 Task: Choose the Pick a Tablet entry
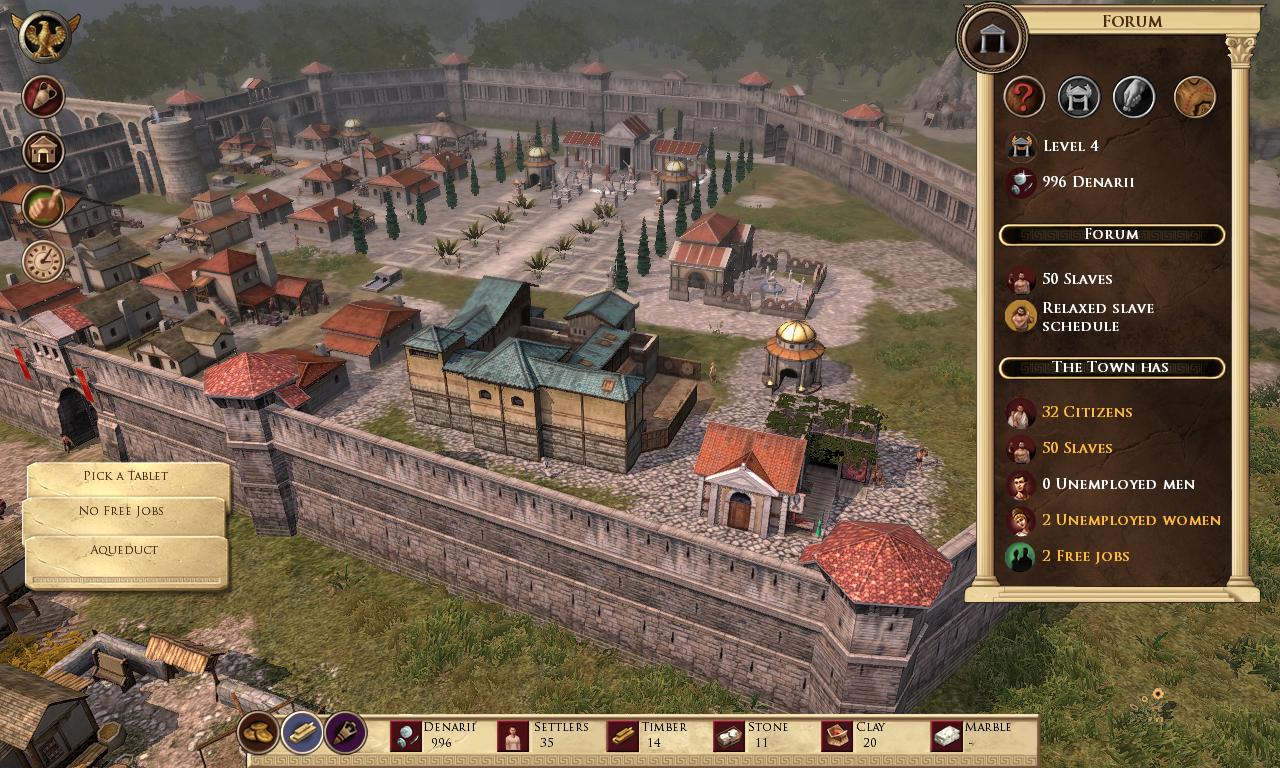coord(126,477)
